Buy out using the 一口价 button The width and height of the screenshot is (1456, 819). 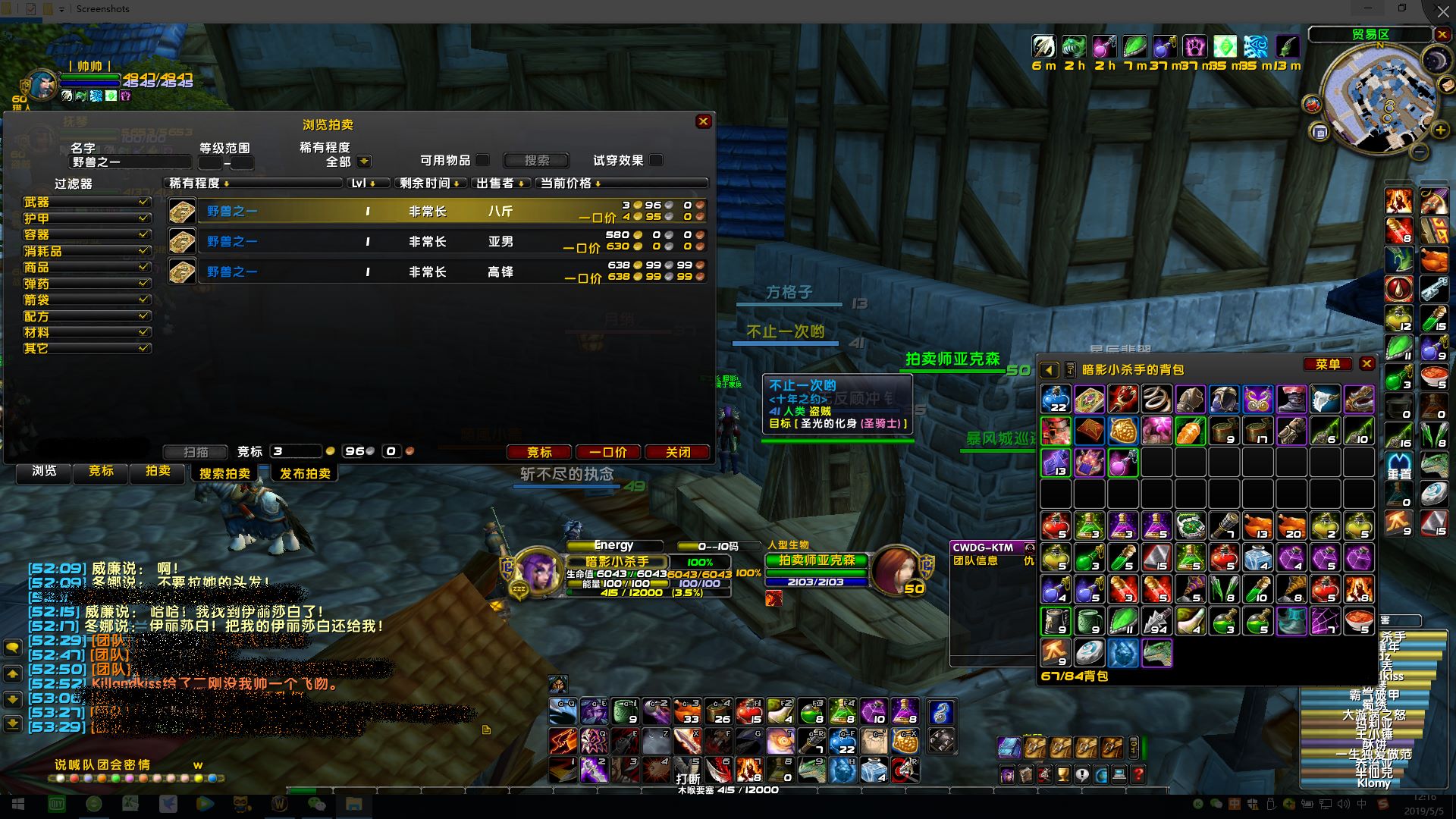607,452
